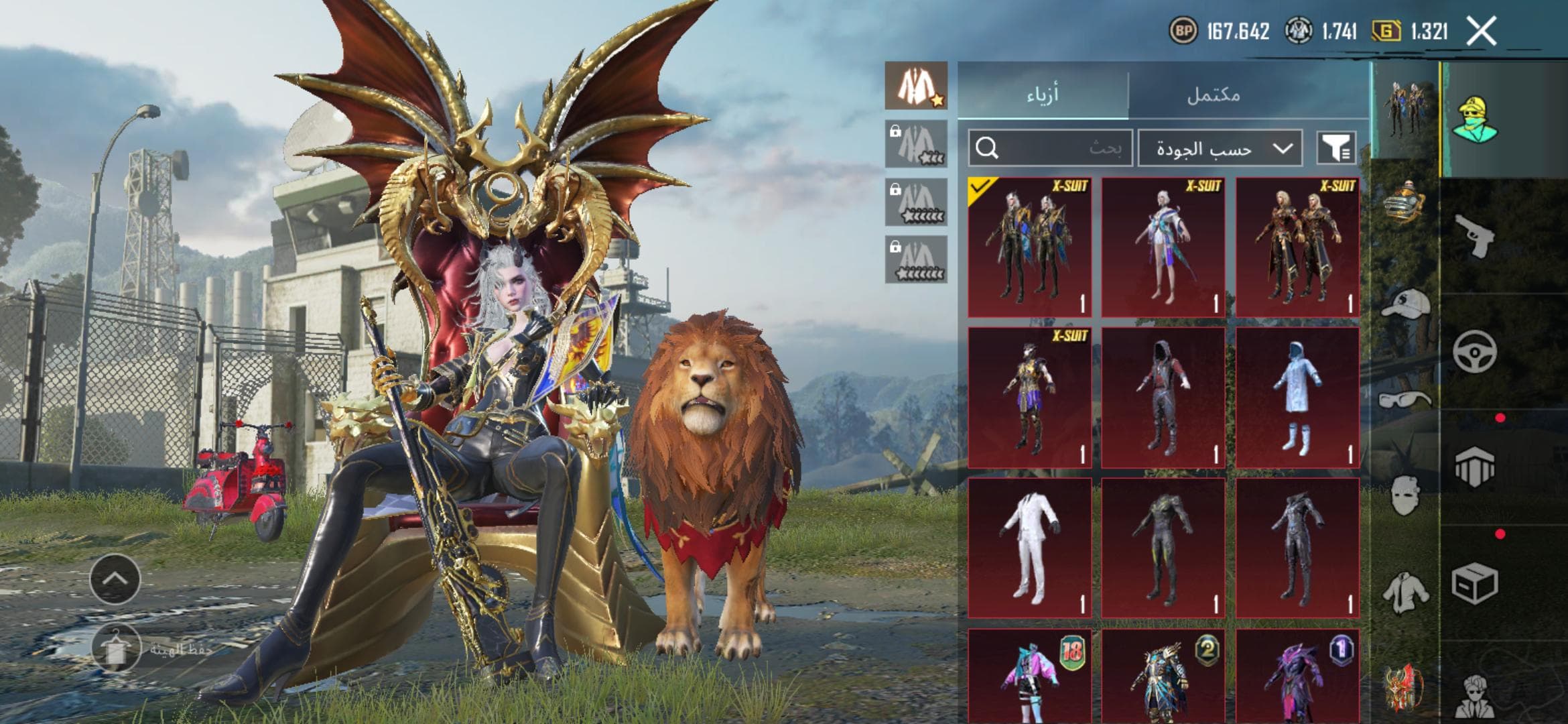Select the baseball cap headwear category
Viewport: 1568px width, 724px height.
click(x=1405, y=304)
